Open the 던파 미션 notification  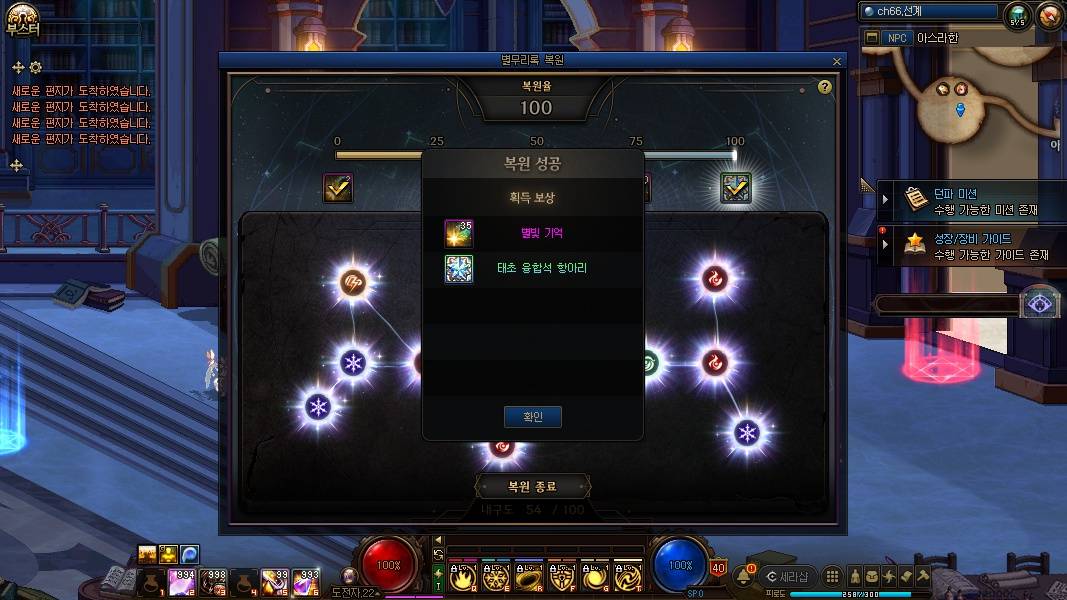tap(970, 201)
